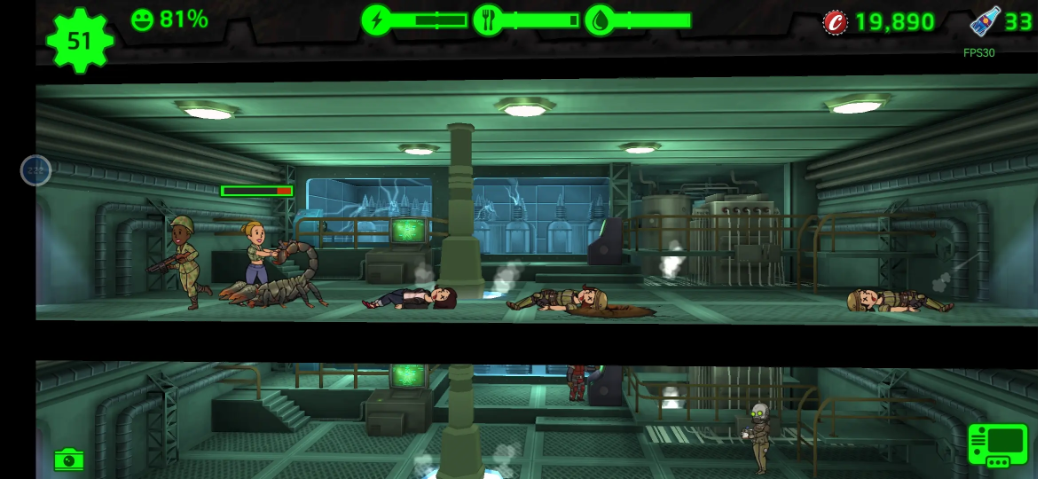The height and width of the screenshot is (479, 1038).
Task: Select the water resource droplet icon
Action: pyautogui.click(x=599, y=20)
